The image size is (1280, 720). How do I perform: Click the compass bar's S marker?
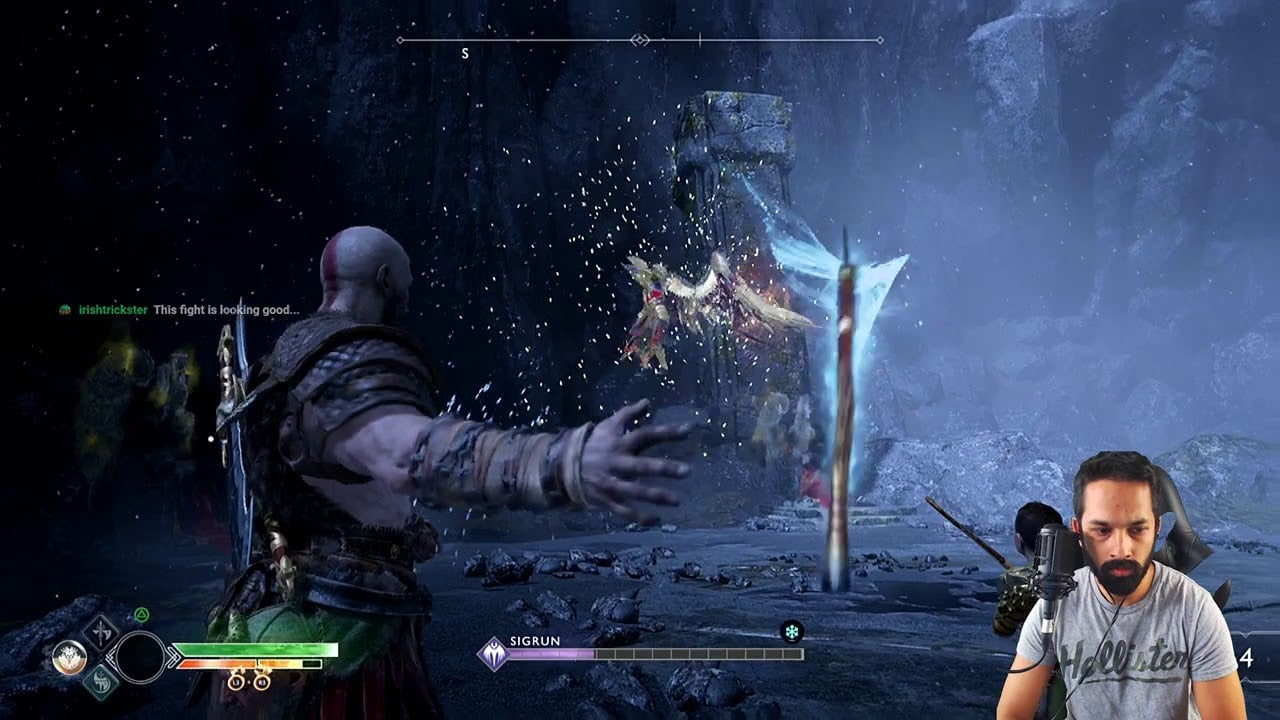[465, 53]
